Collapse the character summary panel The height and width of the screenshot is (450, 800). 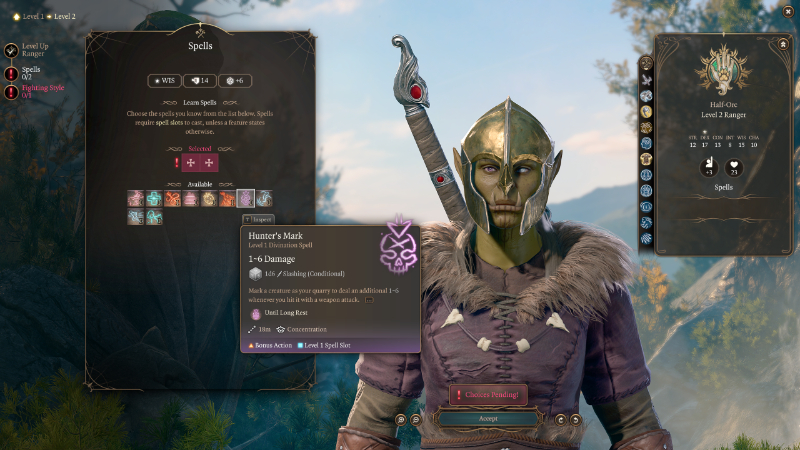pyautogui.click(x=784, y=44)
